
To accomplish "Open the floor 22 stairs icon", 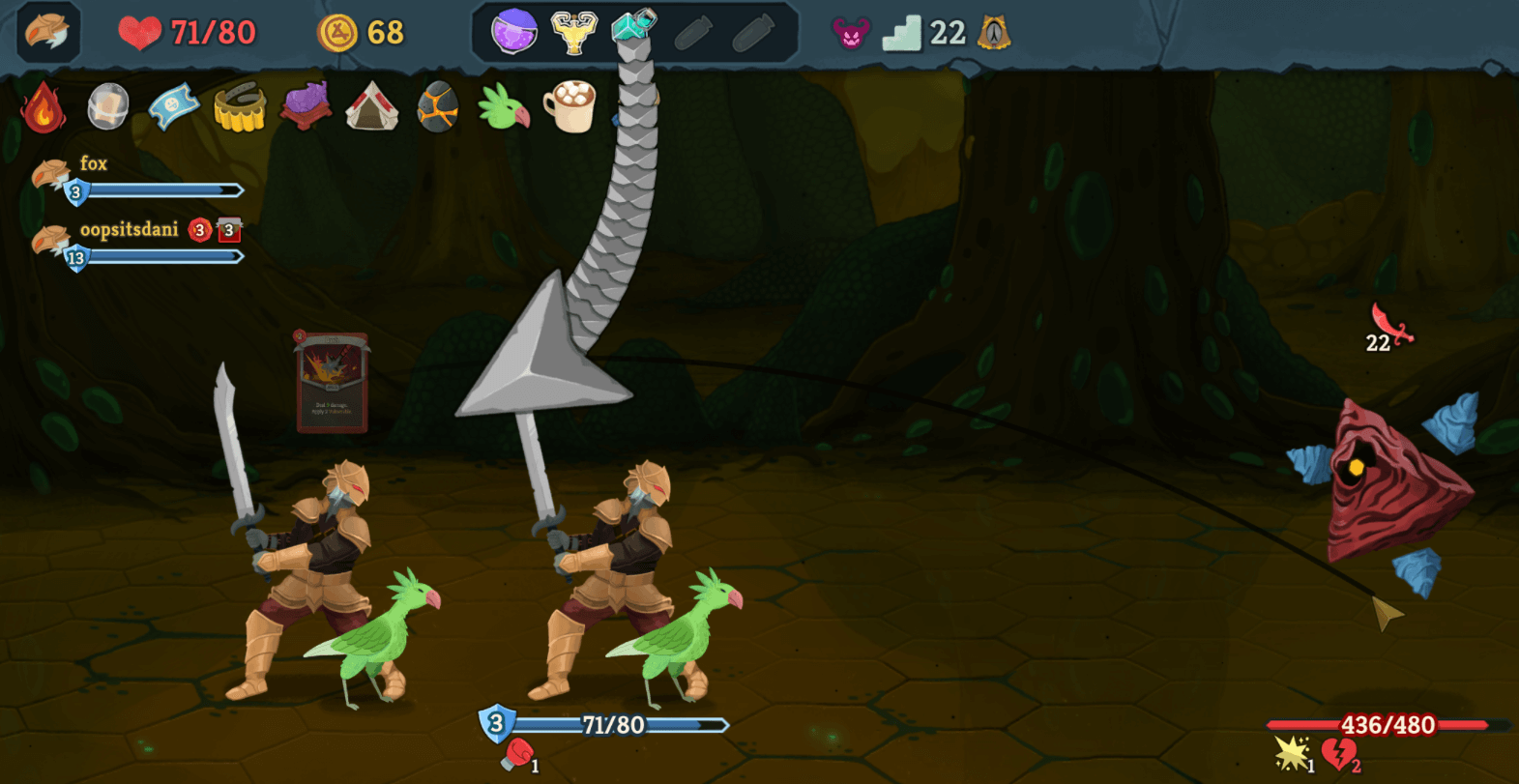I will 902,34.
